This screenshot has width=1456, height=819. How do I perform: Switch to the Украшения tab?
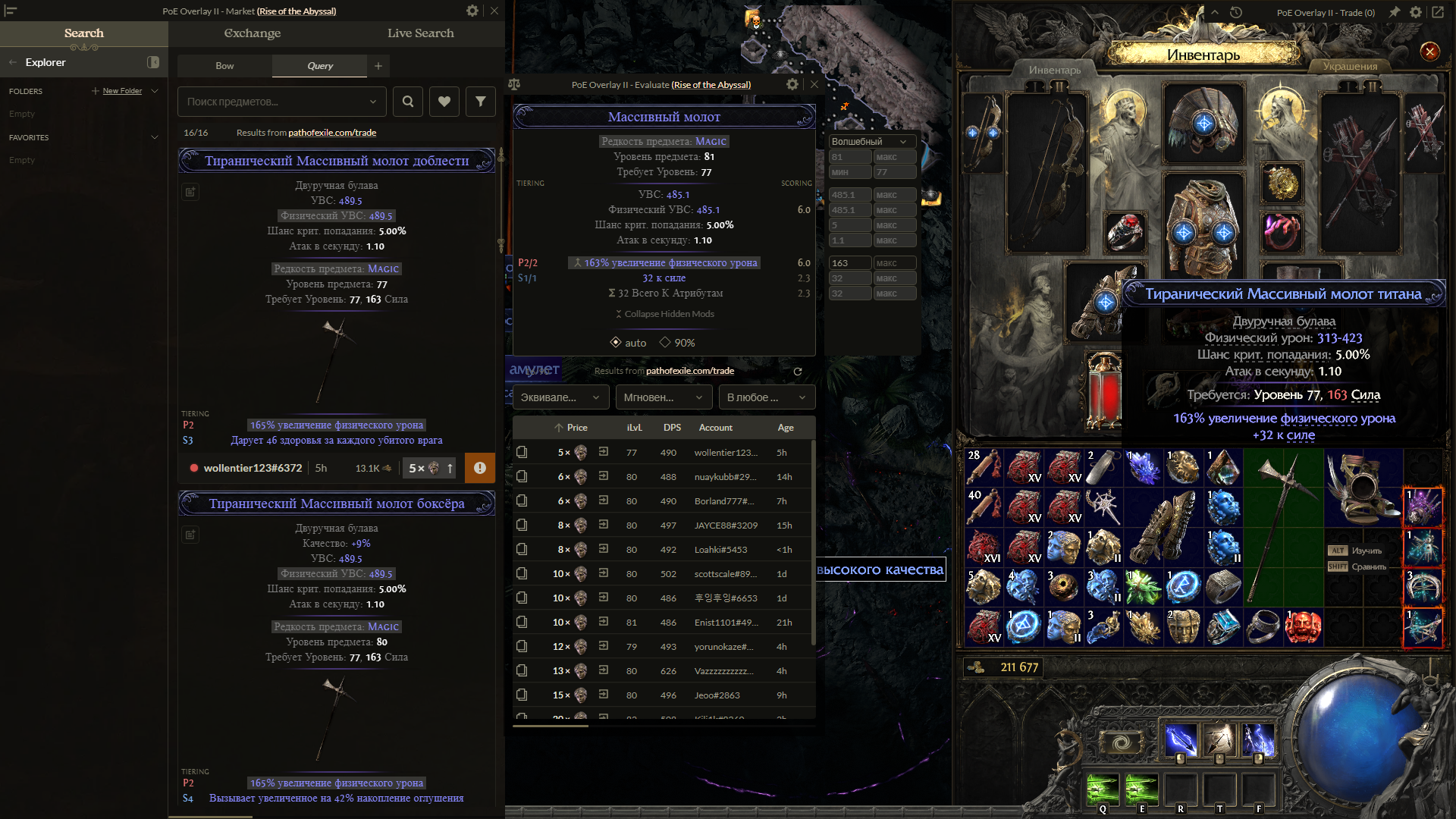(1350, 67)
